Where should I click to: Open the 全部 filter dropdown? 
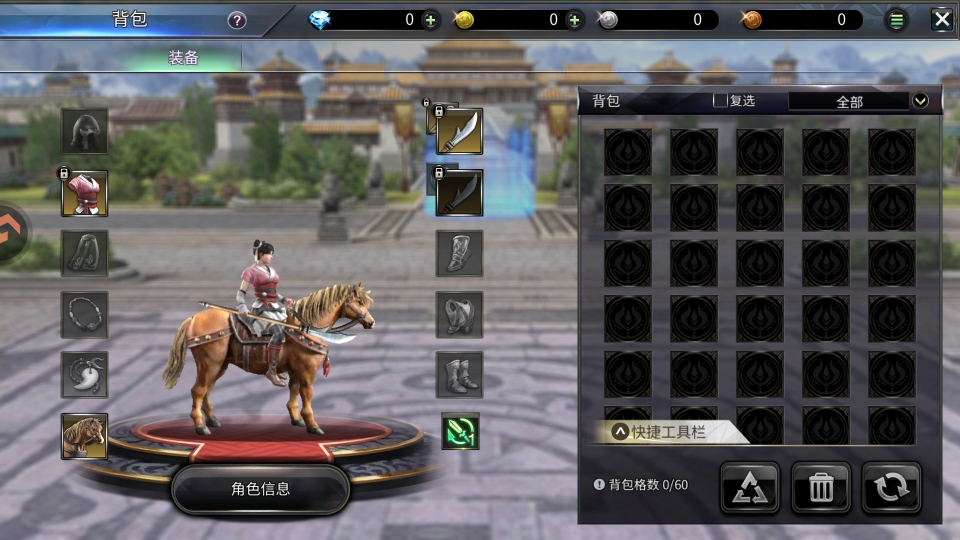(x=920, y=101)
